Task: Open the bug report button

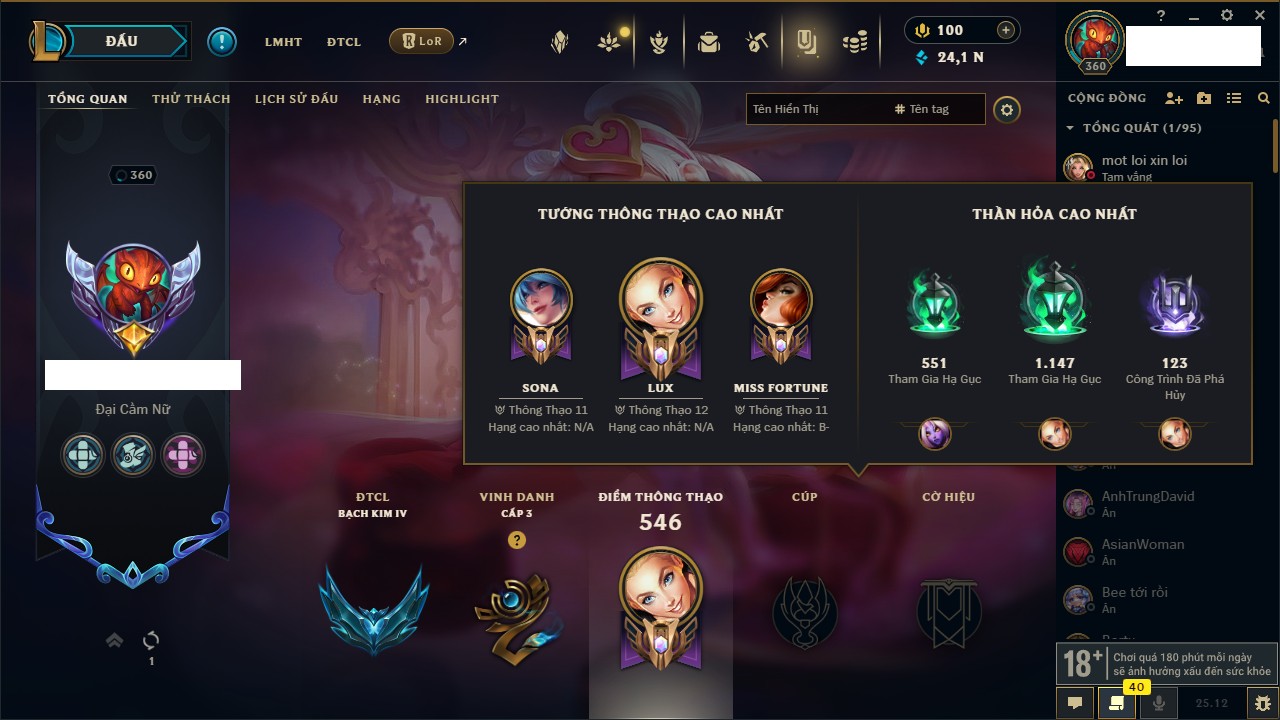Action: (1262, 703)
